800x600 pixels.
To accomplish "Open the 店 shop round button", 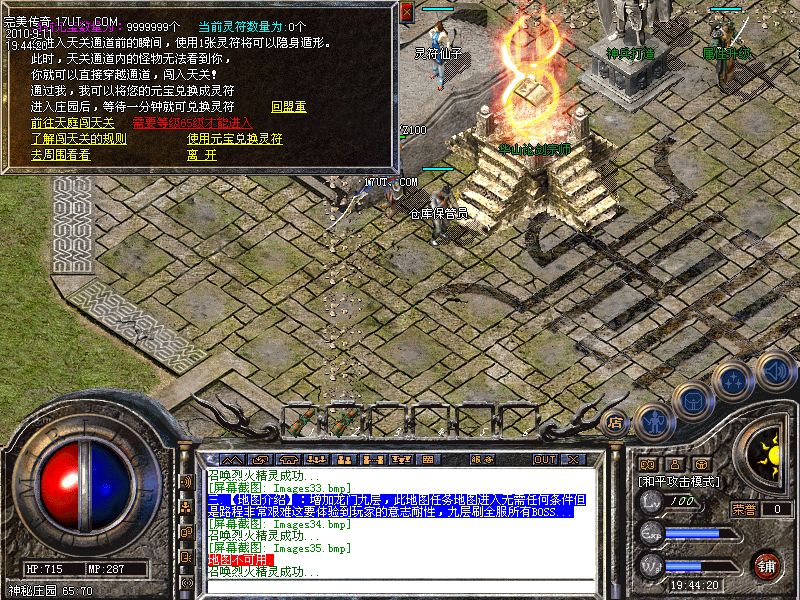I will pos(615,421).
